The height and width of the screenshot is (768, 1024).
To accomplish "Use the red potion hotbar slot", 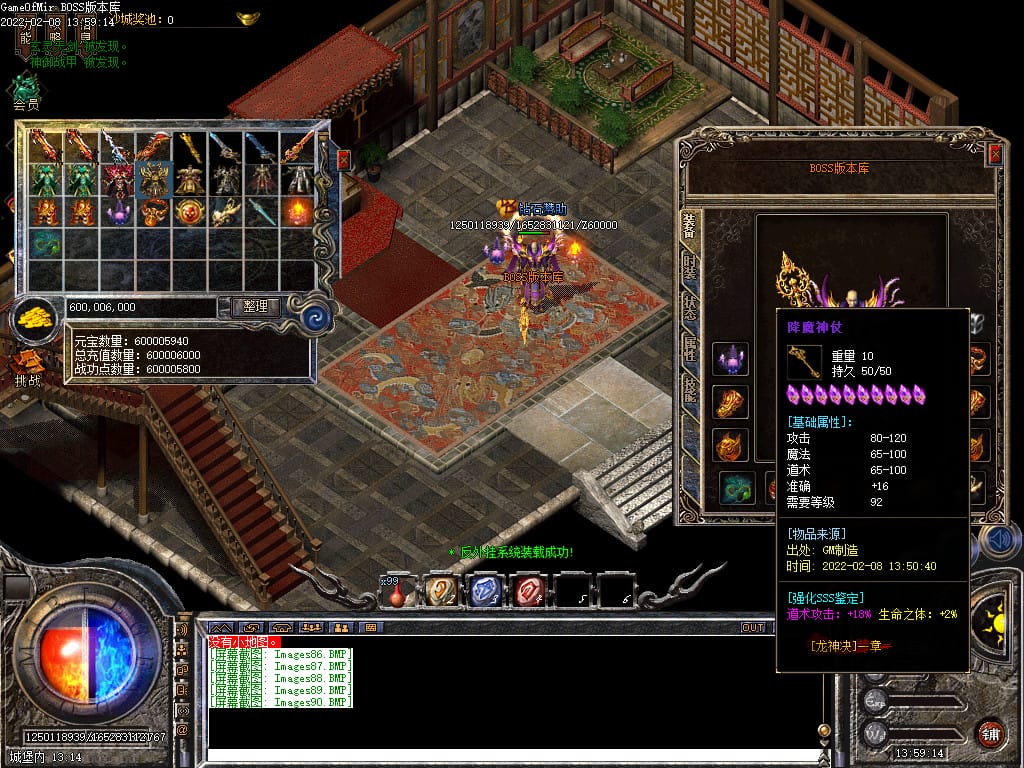I will 398,592.
